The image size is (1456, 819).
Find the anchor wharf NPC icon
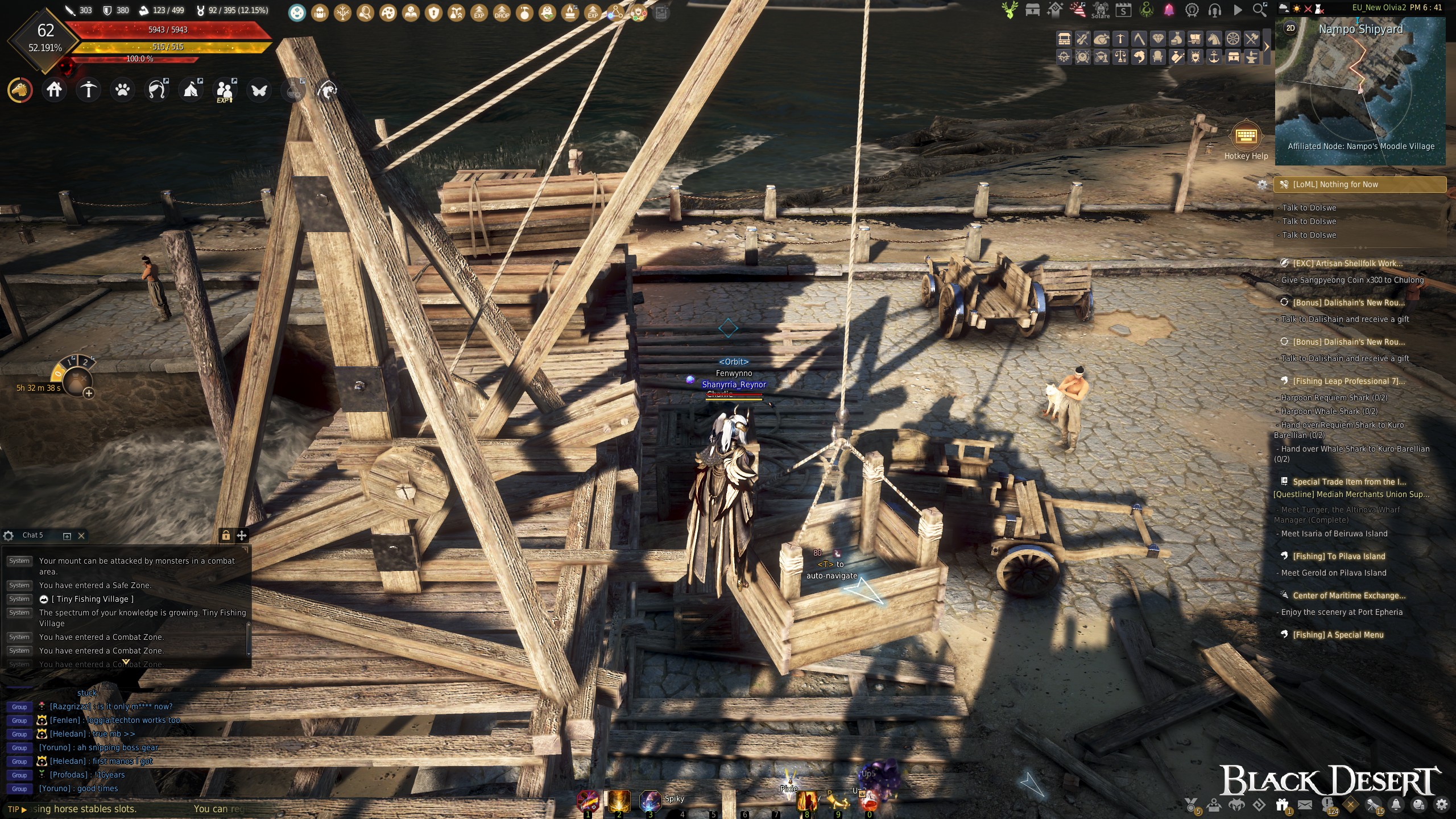pos(1214,56)
